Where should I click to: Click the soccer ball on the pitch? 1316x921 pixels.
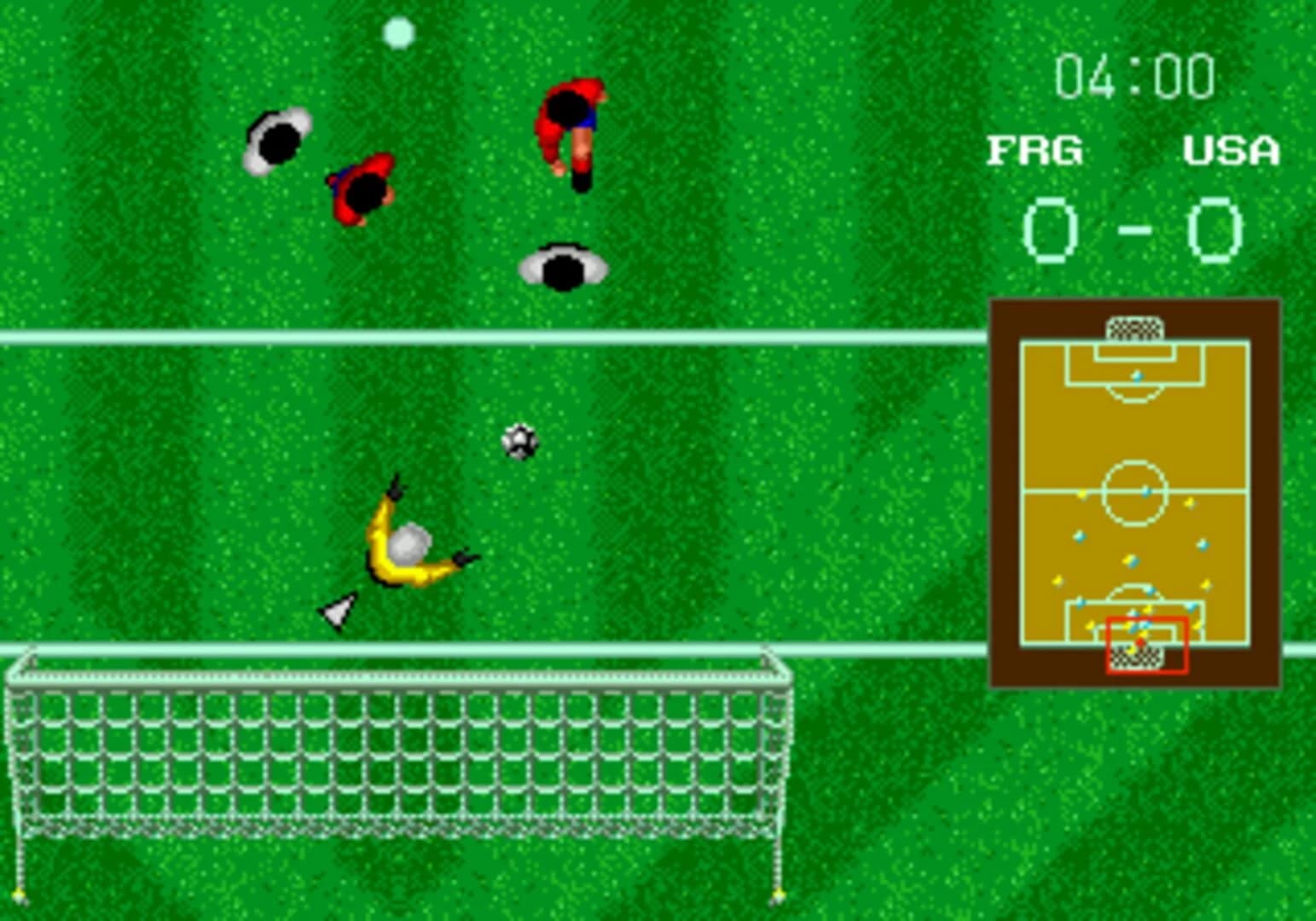coord(520,442)
